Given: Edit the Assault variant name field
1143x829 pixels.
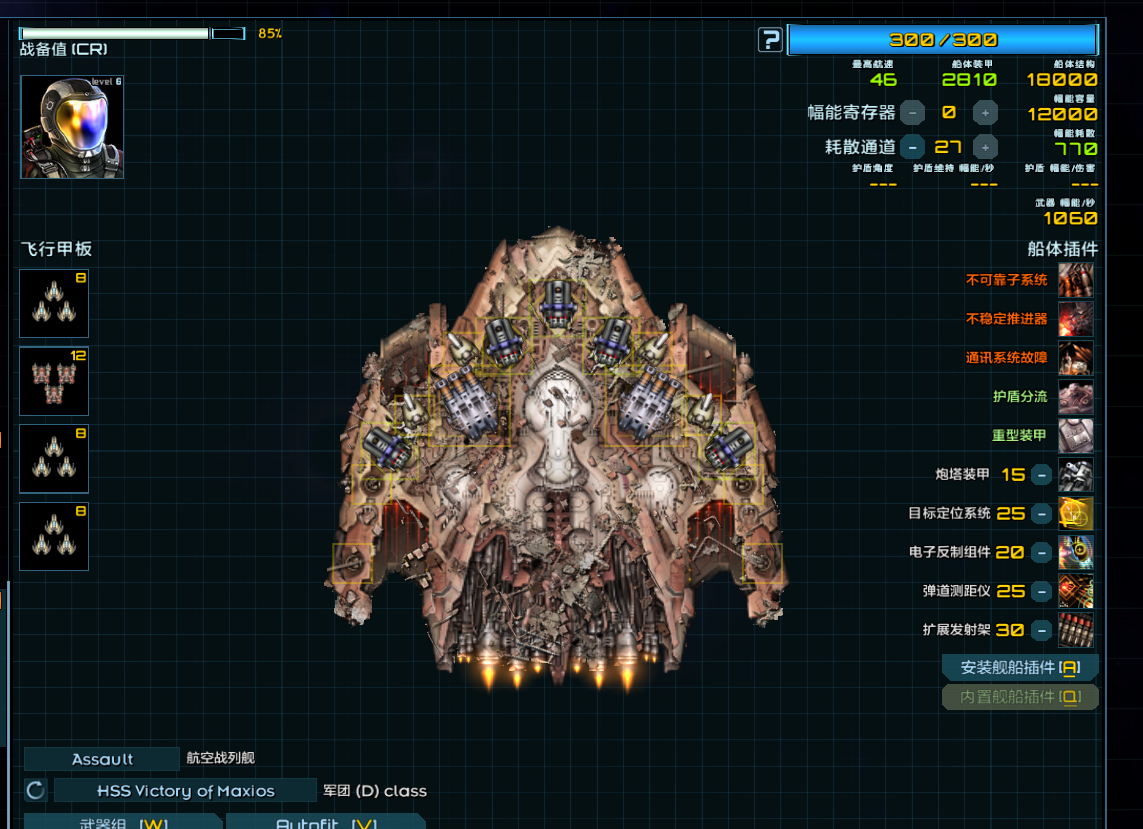Looking at the screenshot, I should pyautogui.click(x=102, y=759).
